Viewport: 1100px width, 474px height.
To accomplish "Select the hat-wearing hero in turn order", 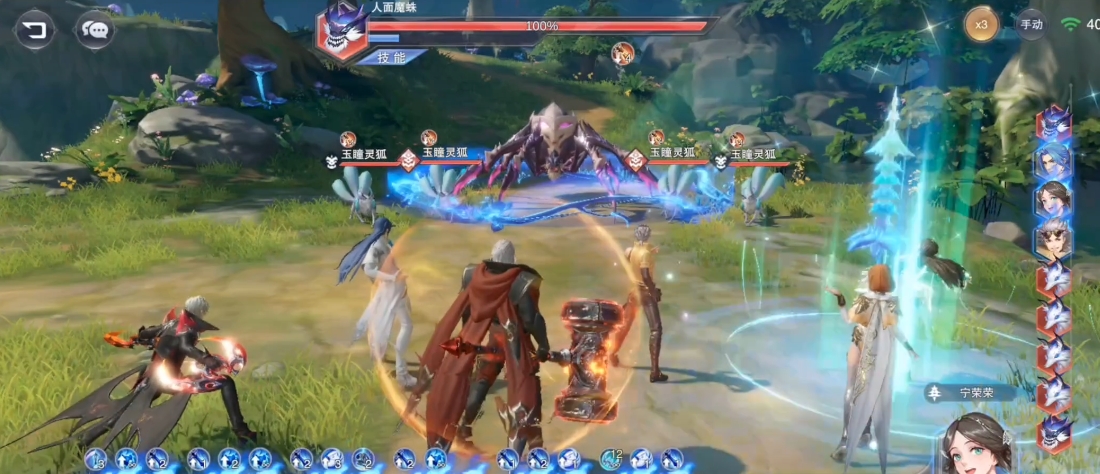I will point(1054,239).
